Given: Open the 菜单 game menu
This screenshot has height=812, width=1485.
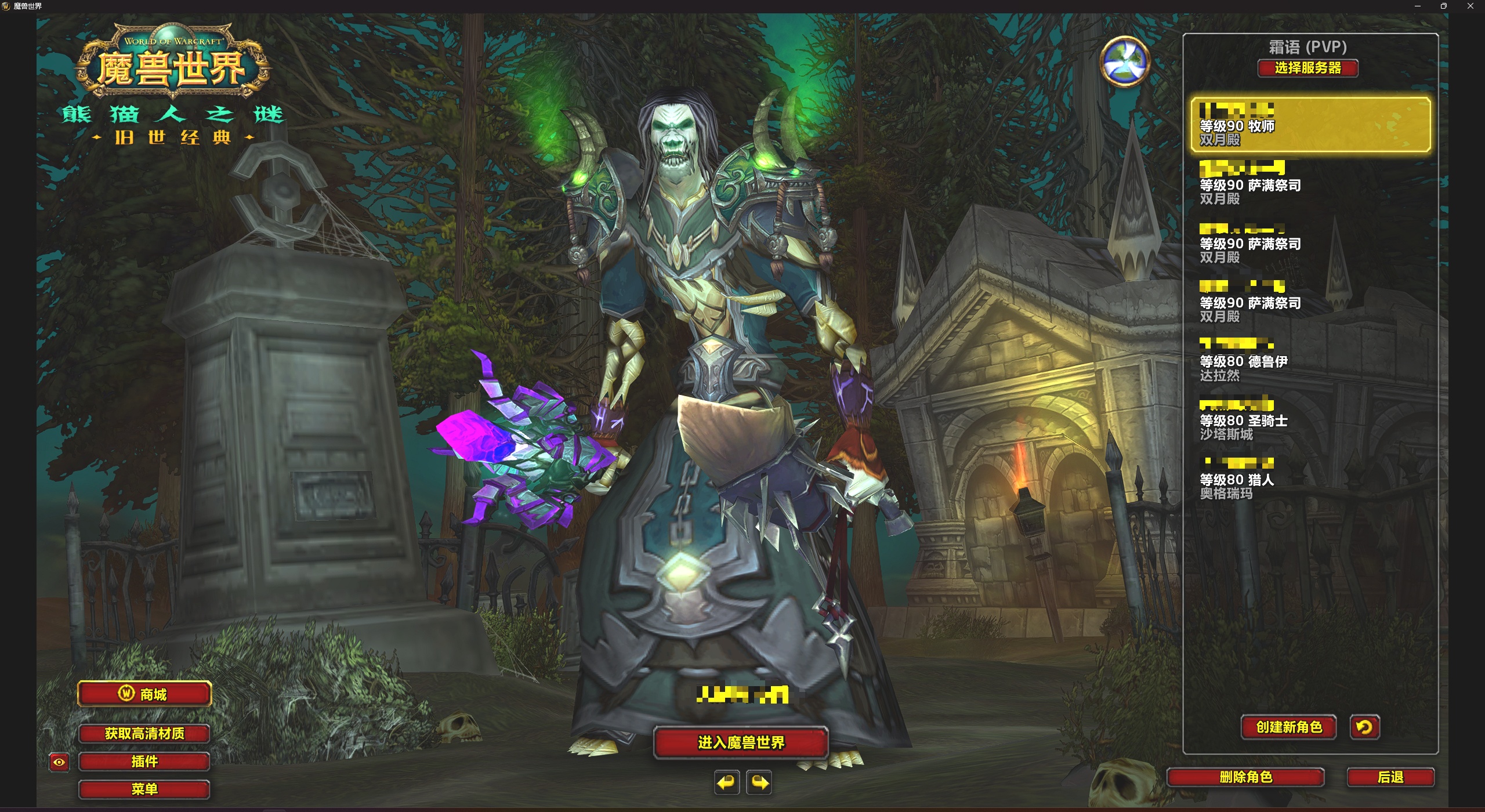Looking at the screenshot, I should pyautogui.click(x=144, y=789).
